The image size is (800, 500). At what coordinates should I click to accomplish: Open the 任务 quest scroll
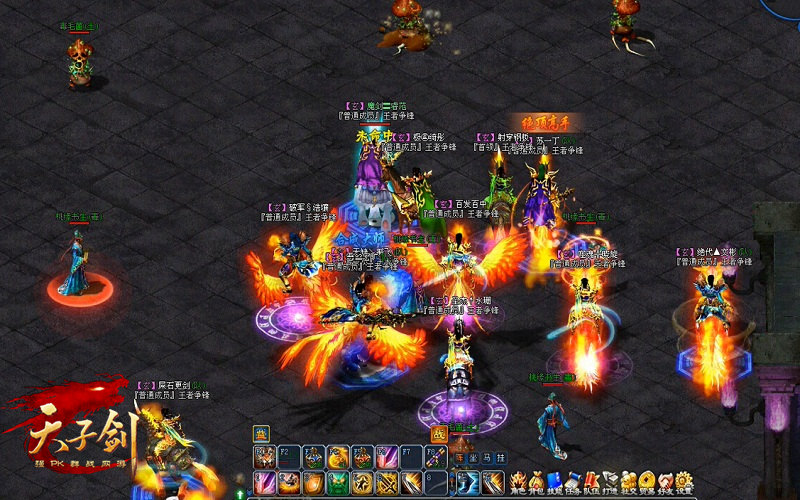(574, 481)
